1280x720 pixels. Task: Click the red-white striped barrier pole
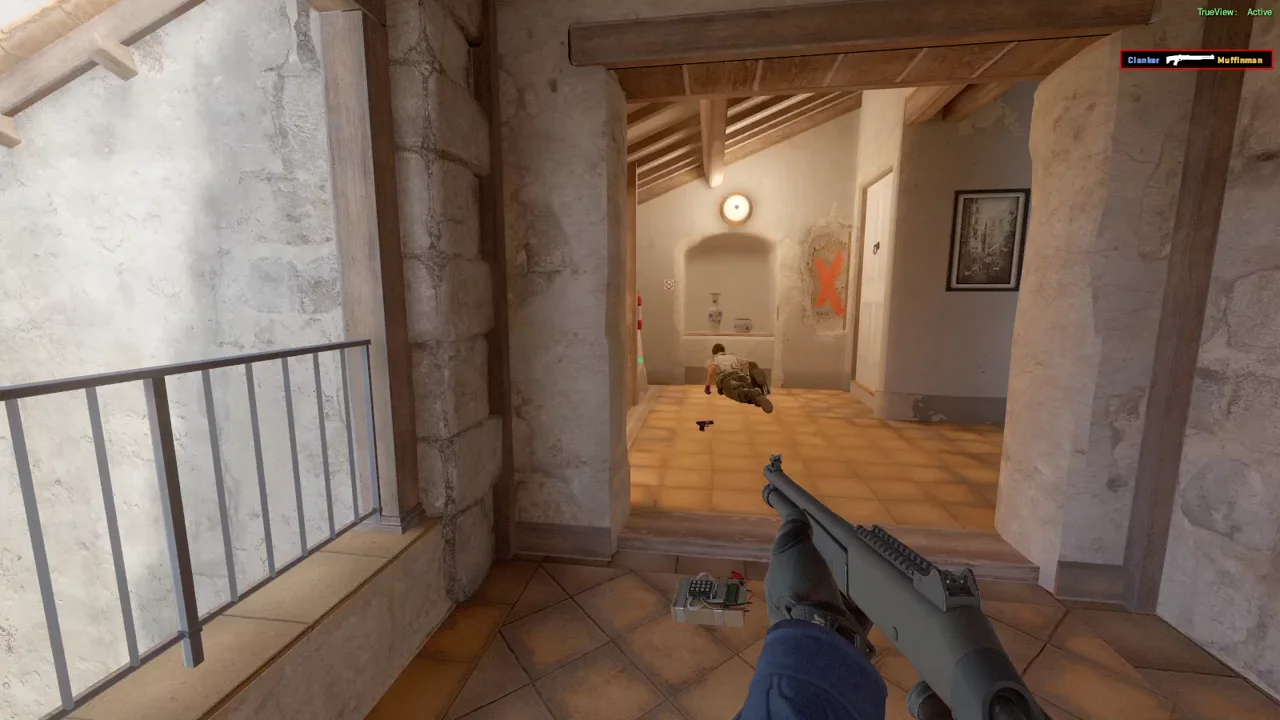pyautogui.click(x=639, y=313)
